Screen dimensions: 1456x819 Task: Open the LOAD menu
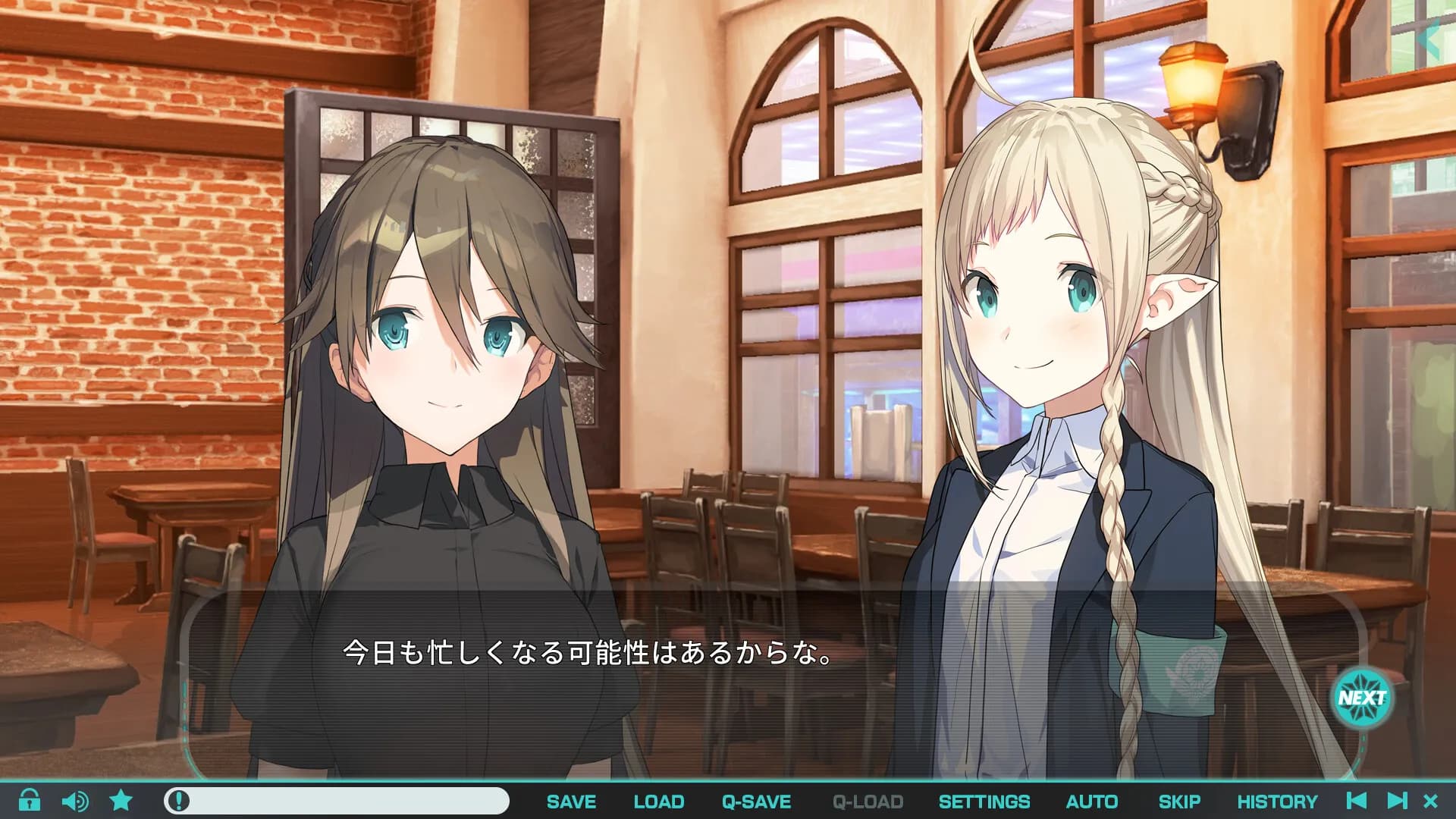[658, 802]
